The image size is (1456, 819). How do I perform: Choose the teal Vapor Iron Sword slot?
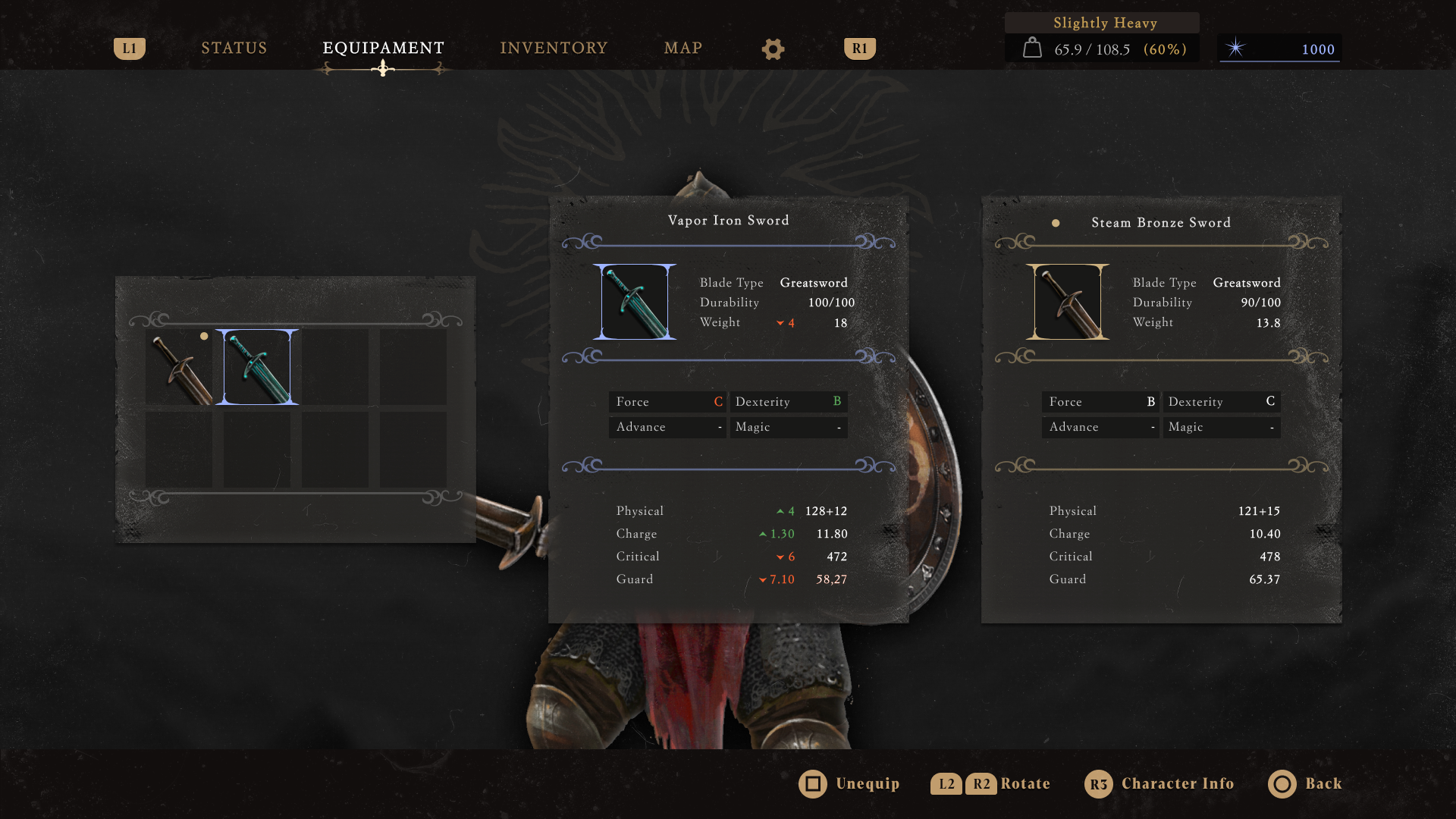tap(257, 368)
